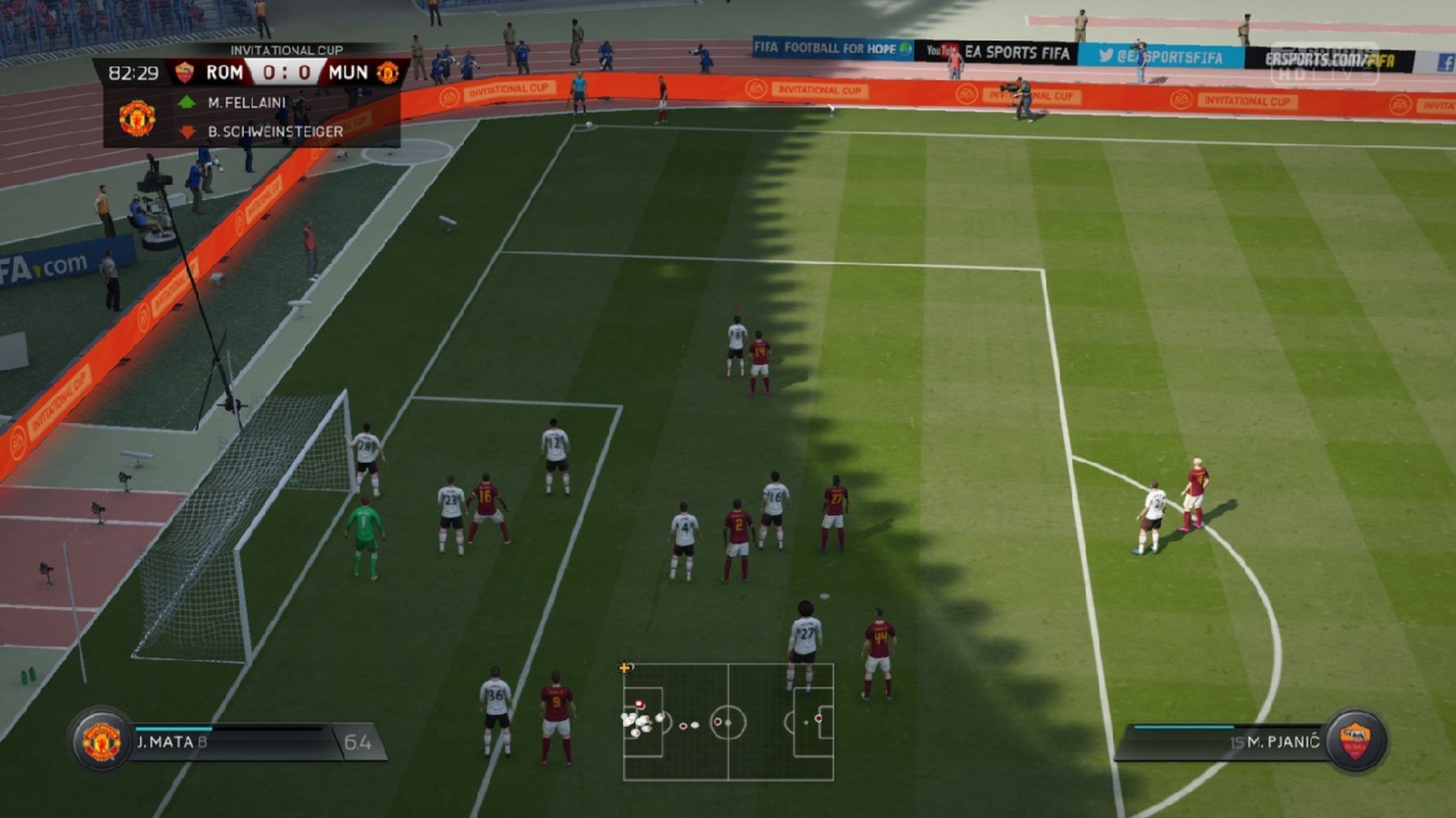
Task: Select the Roma crest beside M. Pjanić
Action: (1355, 741)
